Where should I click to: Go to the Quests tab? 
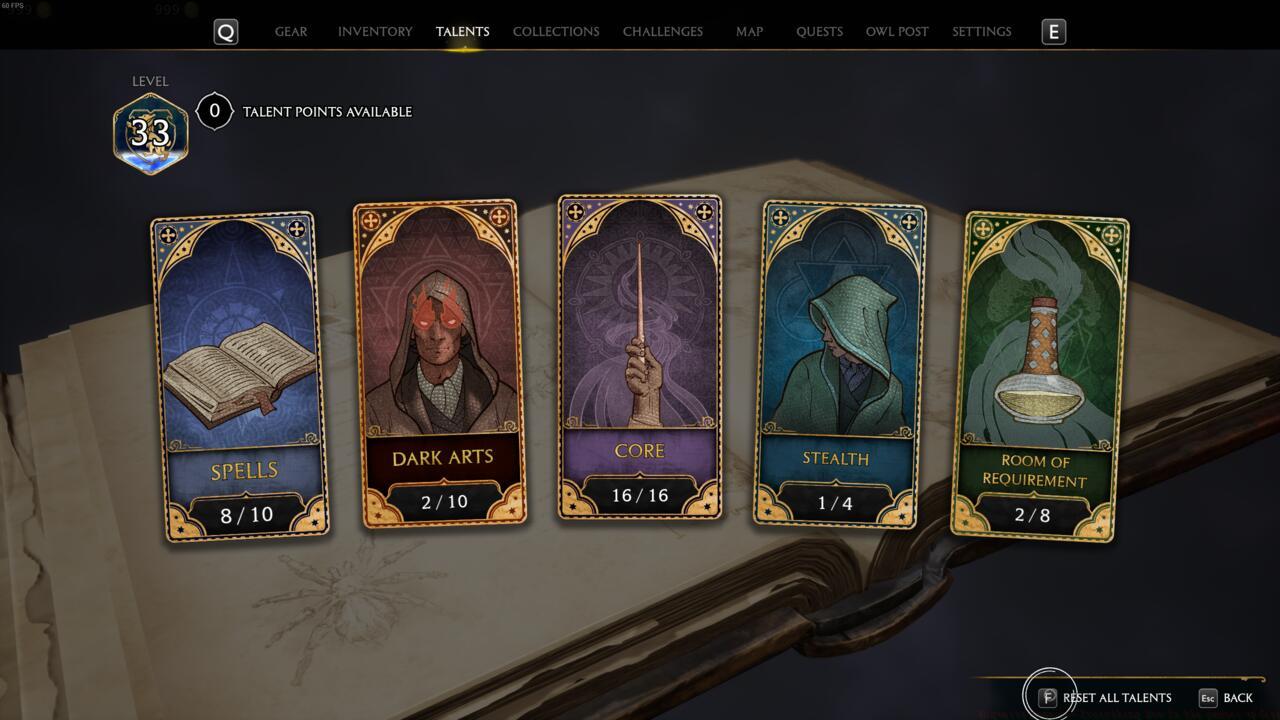(819, 31)
